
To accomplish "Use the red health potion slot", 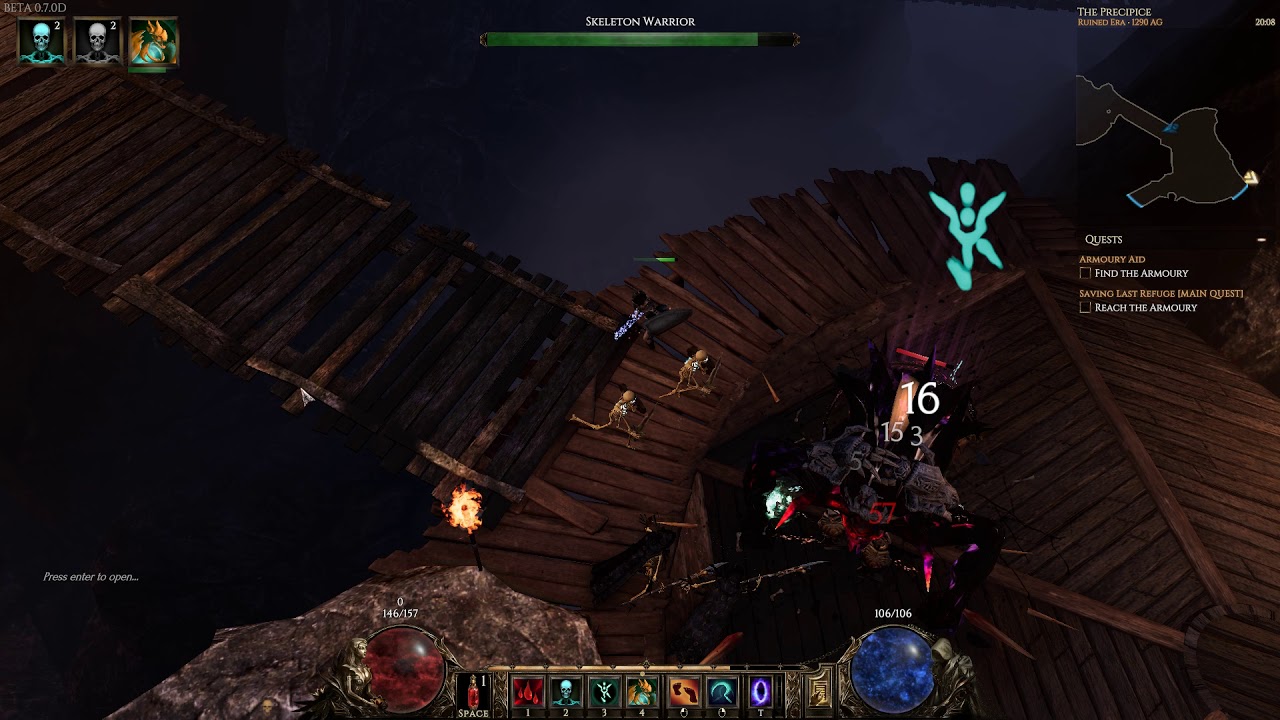I will (x=473, y=692).
